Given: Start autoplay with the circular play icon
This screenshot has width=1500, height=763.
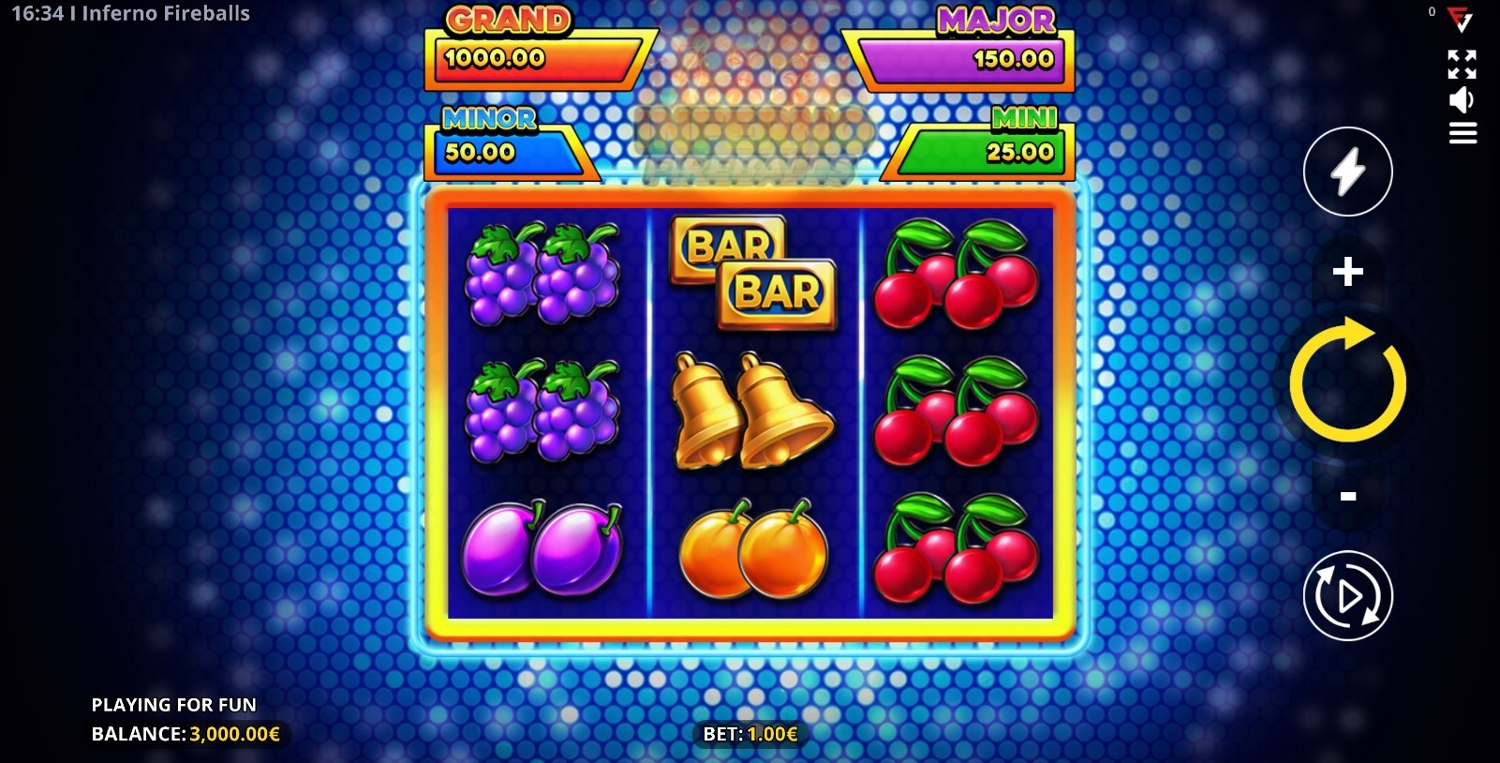Looking at the screenshot, I should [1347, 596].
